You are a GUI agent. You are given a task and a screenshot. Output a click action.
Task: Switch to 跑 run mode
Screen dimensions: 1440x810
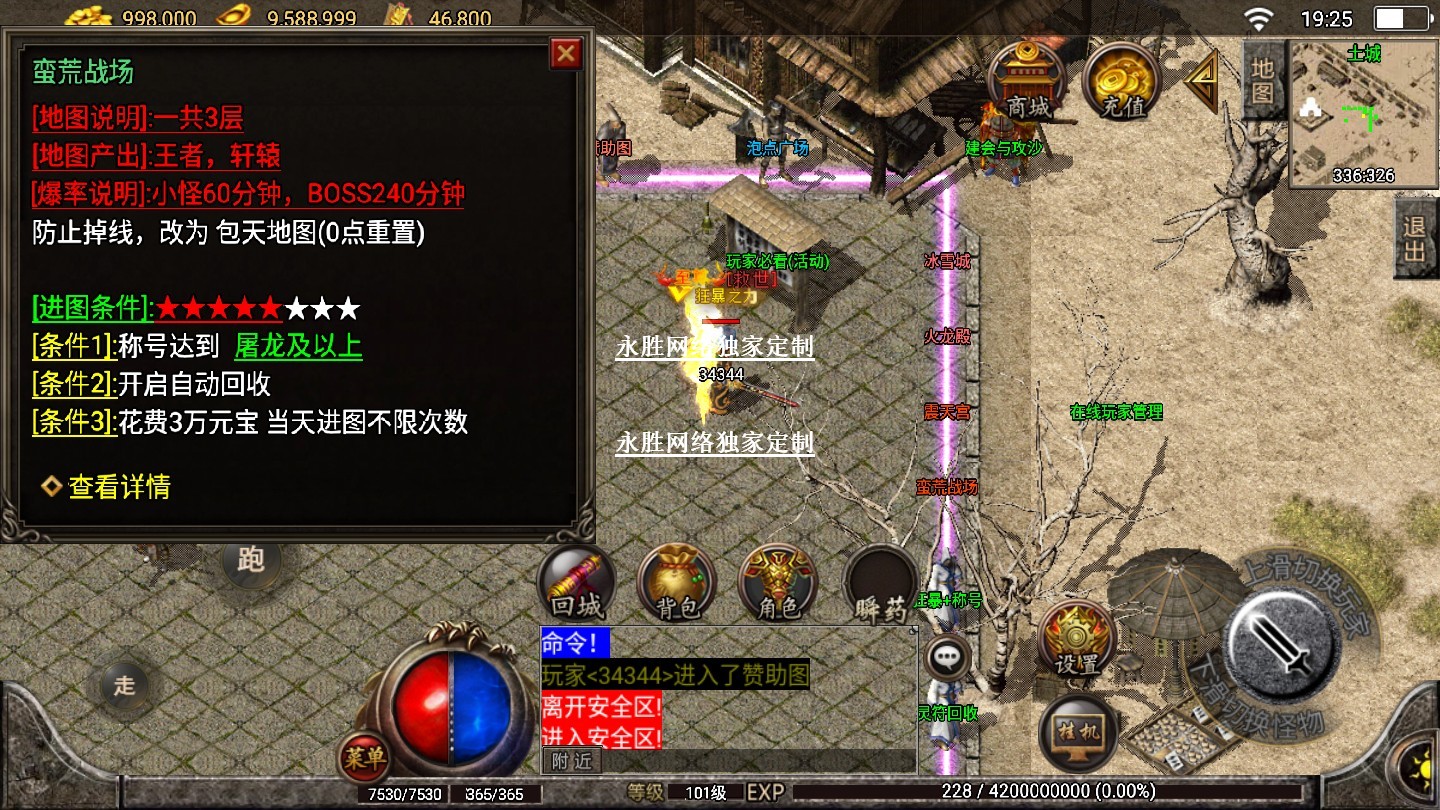pyautogui.click(x=250, y=559)
